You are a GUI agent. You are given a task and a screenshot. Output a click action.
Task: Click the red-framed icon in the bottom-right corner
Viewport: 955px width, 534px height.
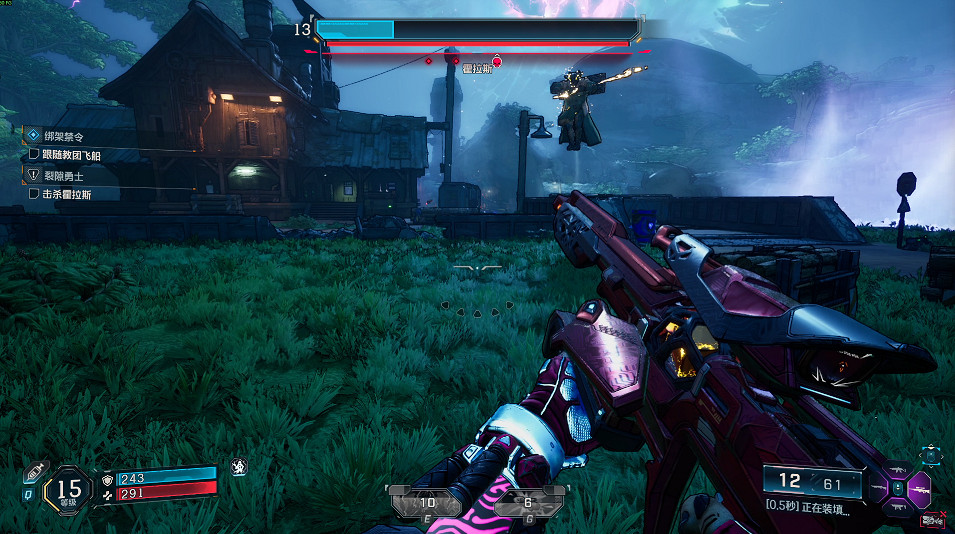[932, 519]
